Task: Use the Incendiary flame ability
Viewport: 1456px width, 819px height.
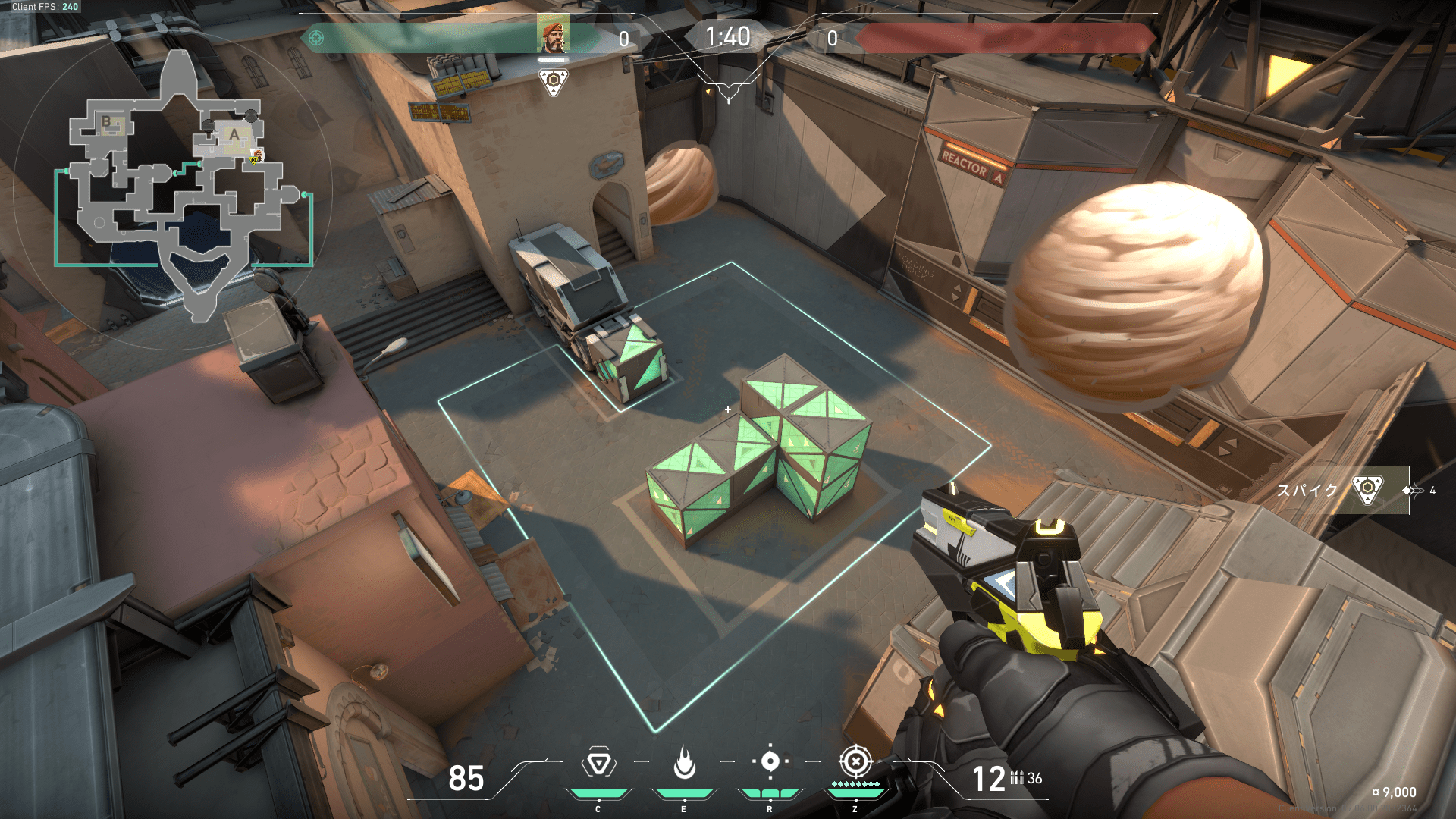Action: [x=684, y=763]
